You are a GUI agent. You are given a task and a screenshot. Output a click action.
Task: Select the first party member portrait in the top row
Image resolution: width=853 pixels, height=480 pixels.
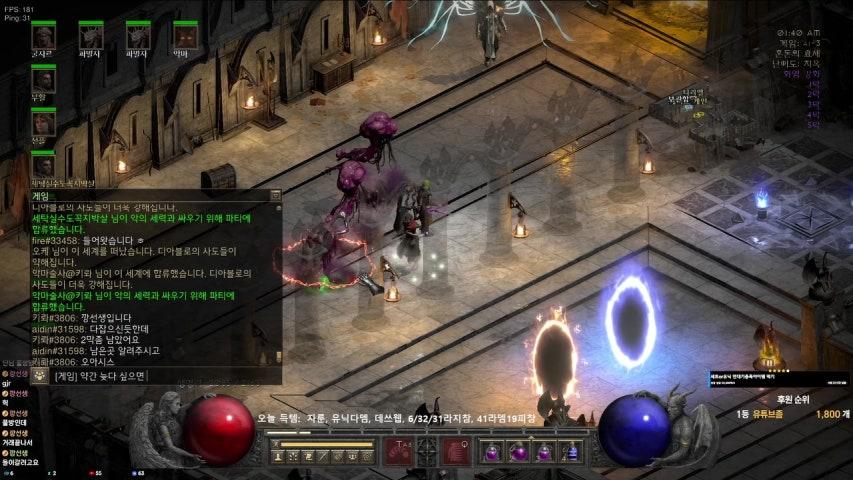[43, 36]
